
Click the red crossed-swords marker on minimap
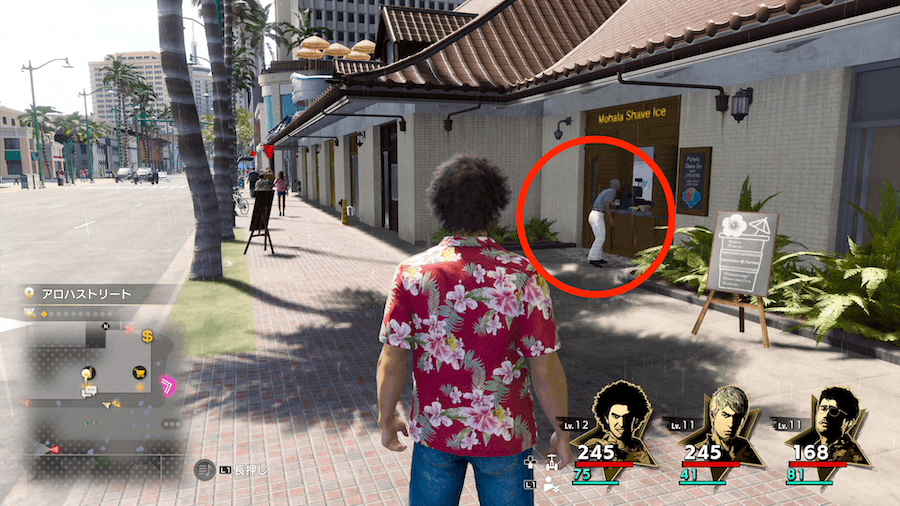pyautogui.click(x=128, y=327)
